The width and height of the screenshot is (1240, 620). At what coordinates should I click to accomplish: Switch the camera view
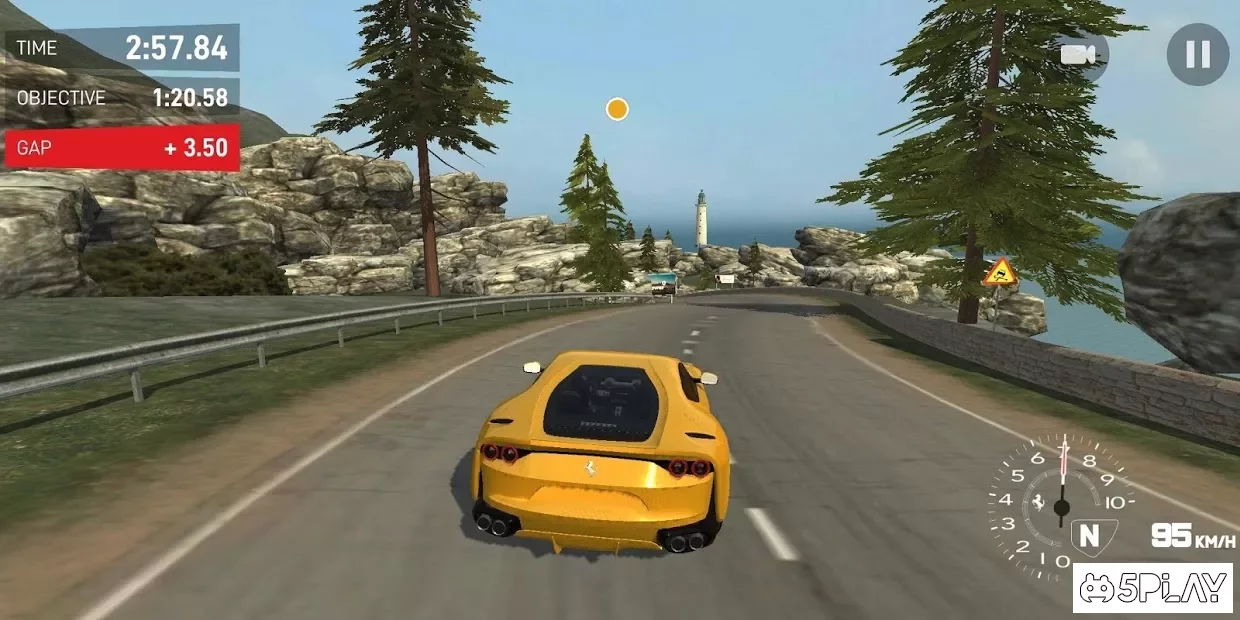tap(1079, 54)
